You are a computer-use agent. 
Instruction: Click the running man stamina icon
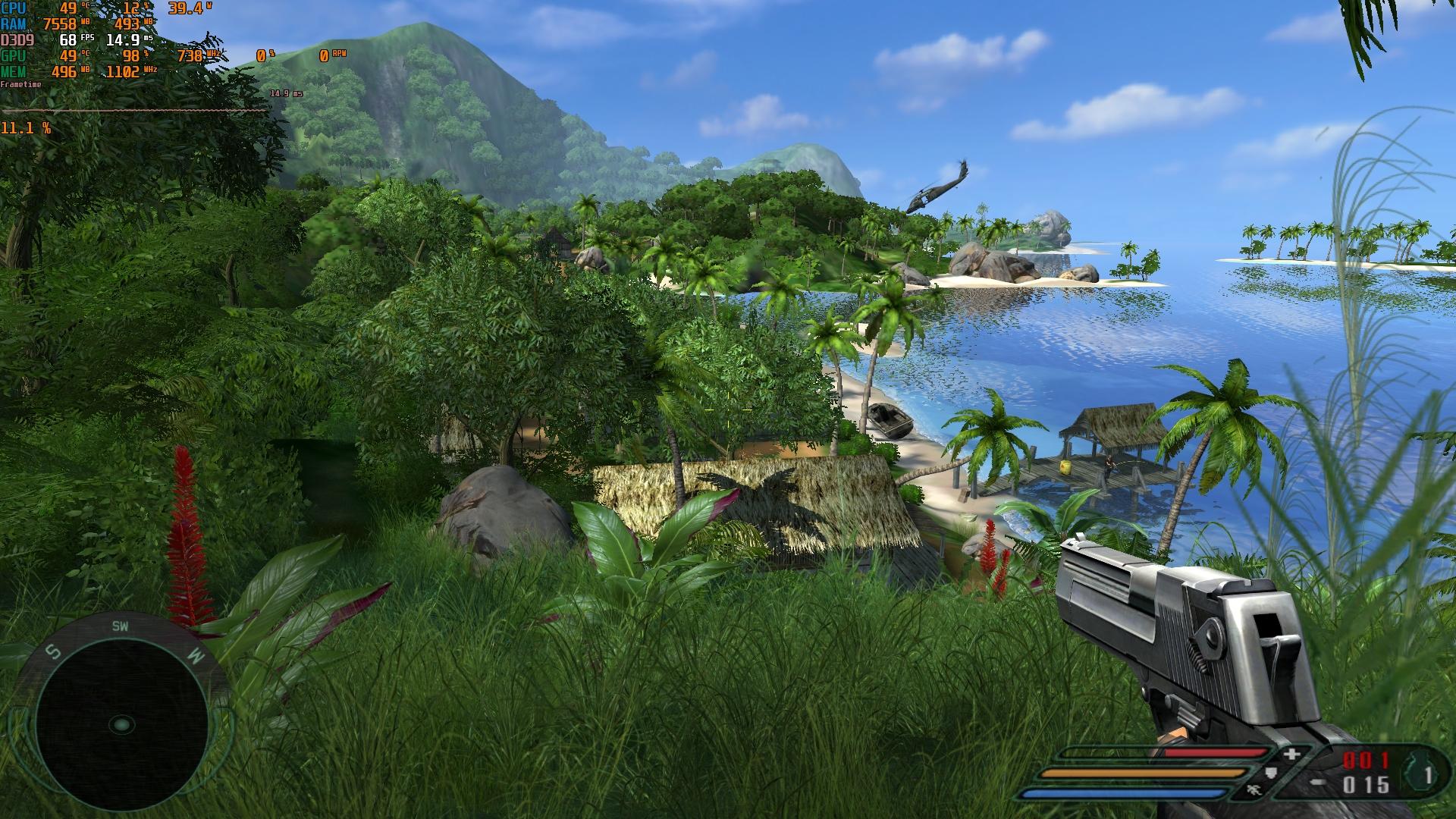click(x=1254, y=791)
